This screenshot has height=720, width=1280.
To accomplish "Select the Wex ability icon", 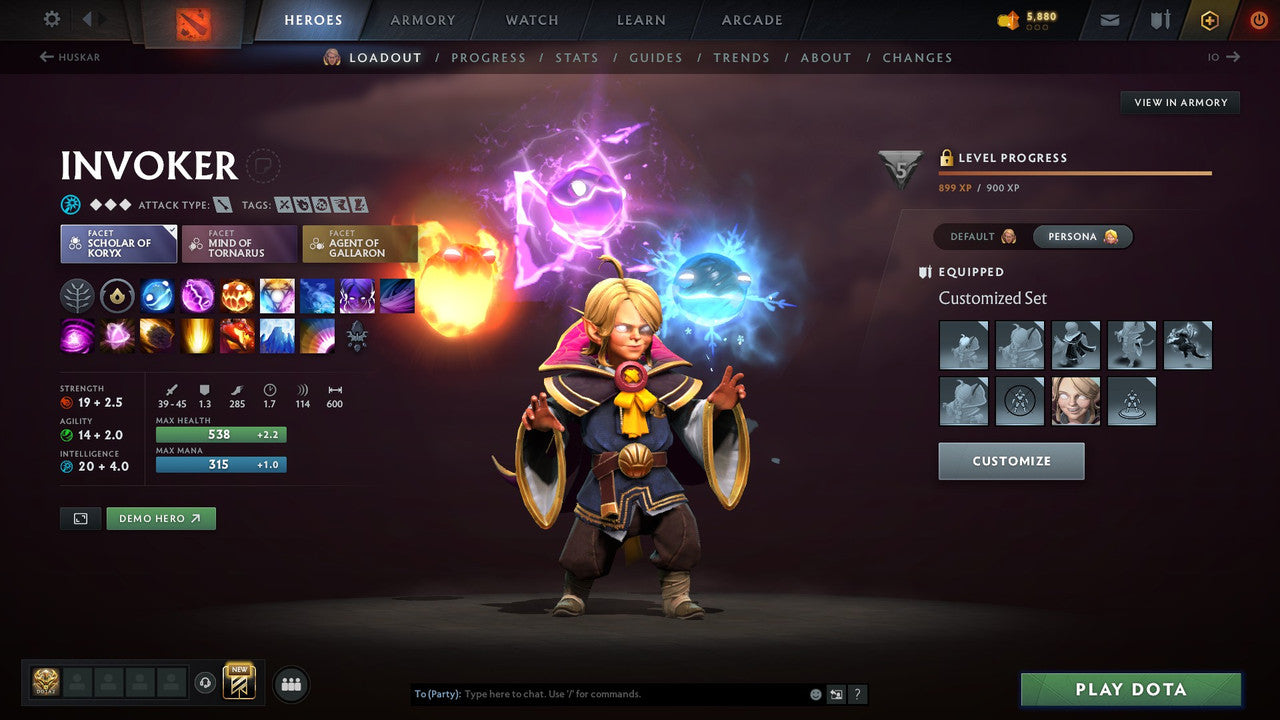I will point(197,295).
